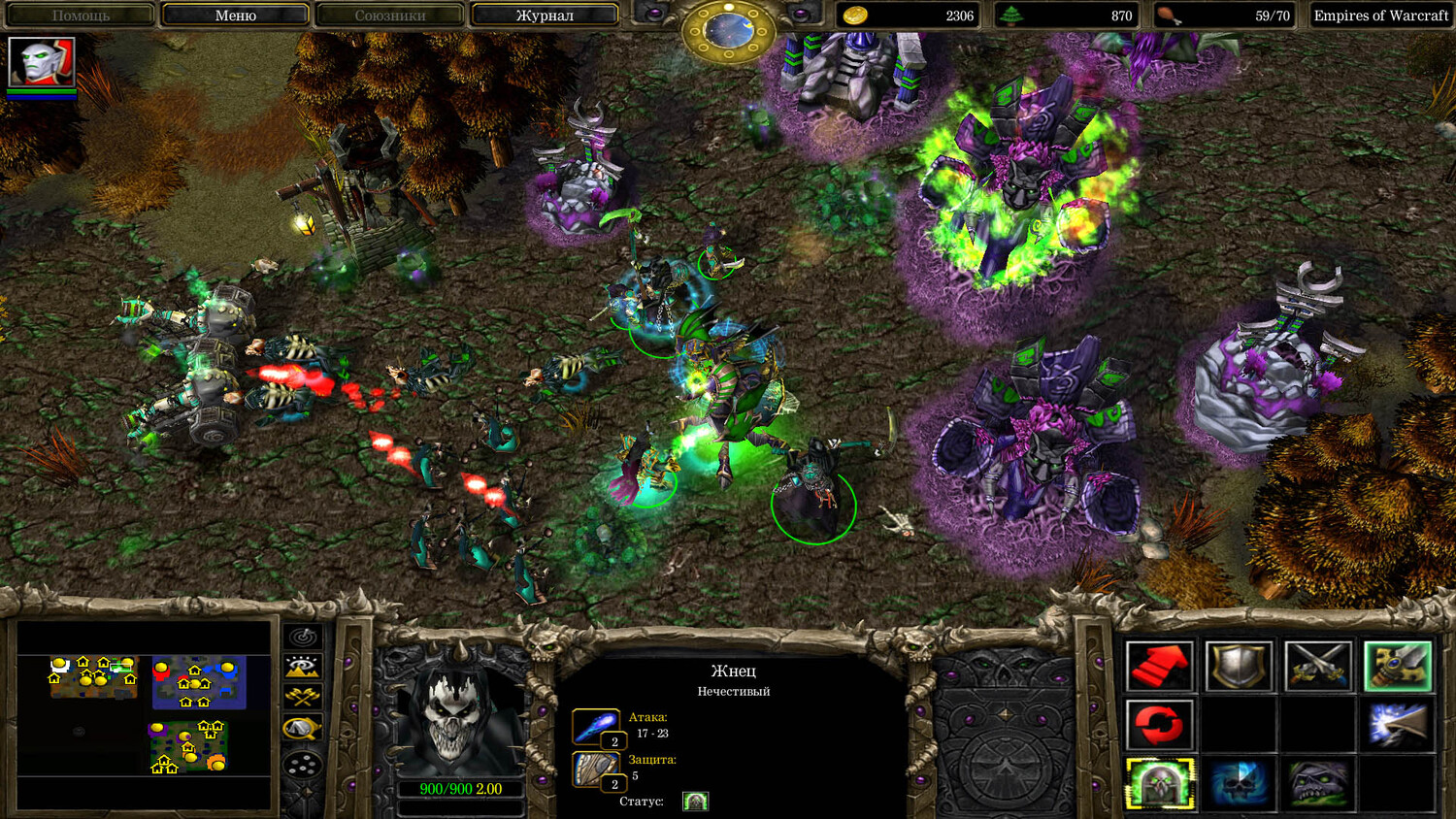Activate the green-eyed hooded skull ability
This screenshot has height=819, width=1456.
click(1318, 783)
